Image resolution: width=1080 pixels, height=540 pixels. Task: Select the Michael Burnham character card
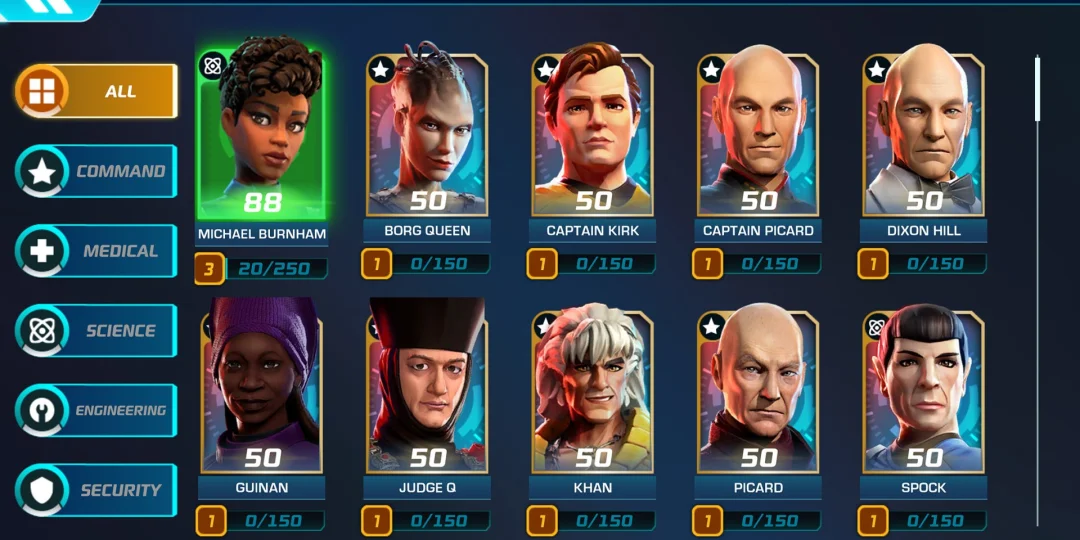[x=262, y=135]
